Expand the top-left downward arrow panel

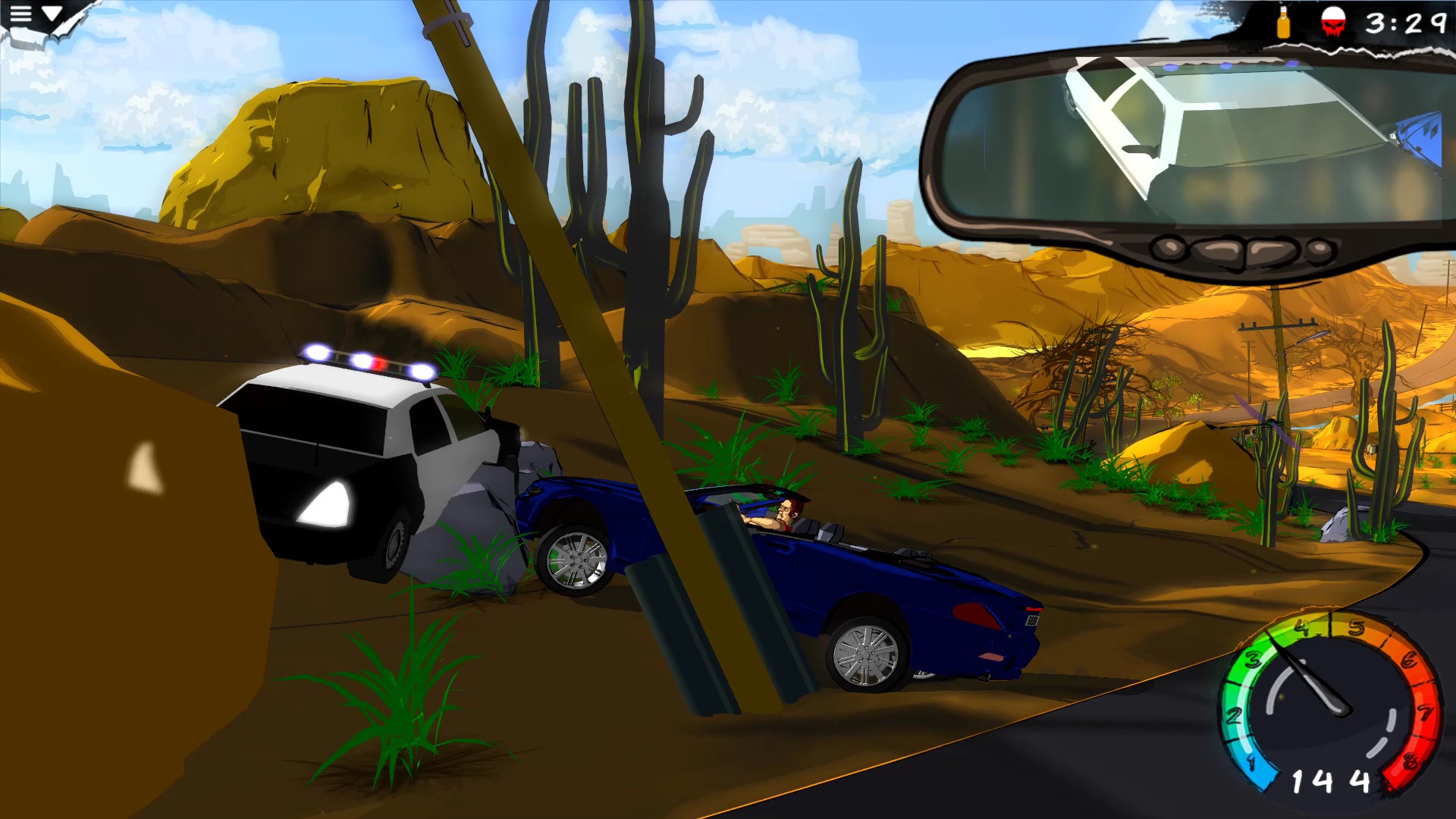(52, 13)
